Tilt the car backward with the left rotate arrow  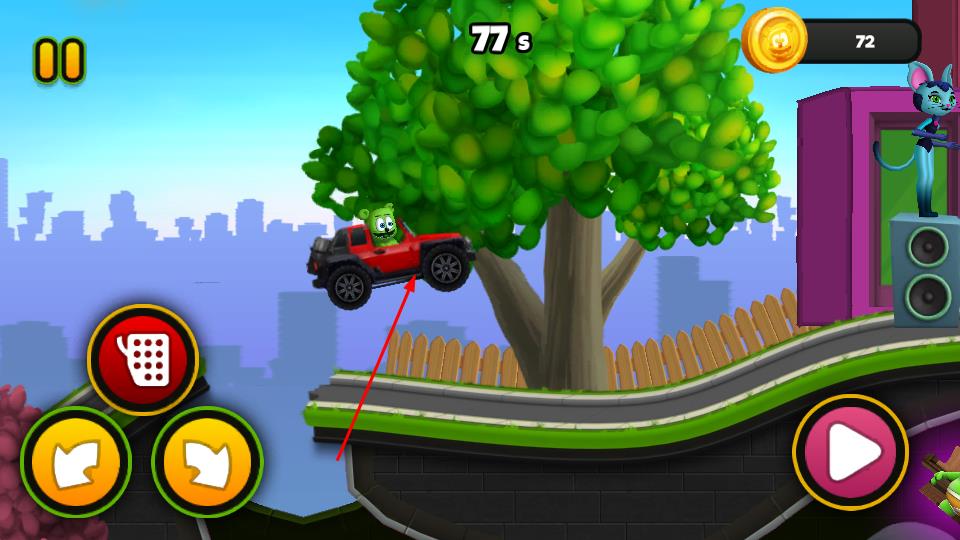pyautogui.click(x=76, y=463)
